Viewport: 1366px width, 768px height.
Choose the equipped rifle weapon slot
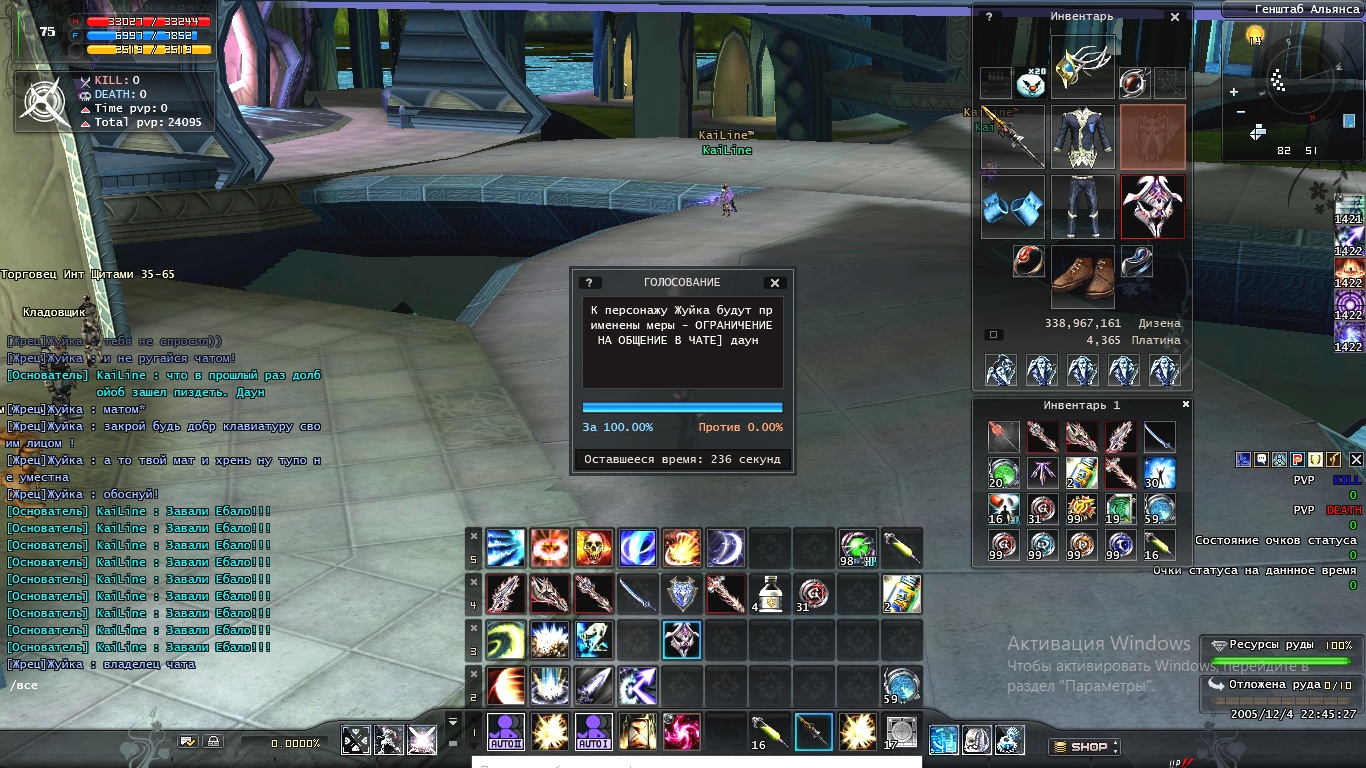click(x=1012, y=137)
